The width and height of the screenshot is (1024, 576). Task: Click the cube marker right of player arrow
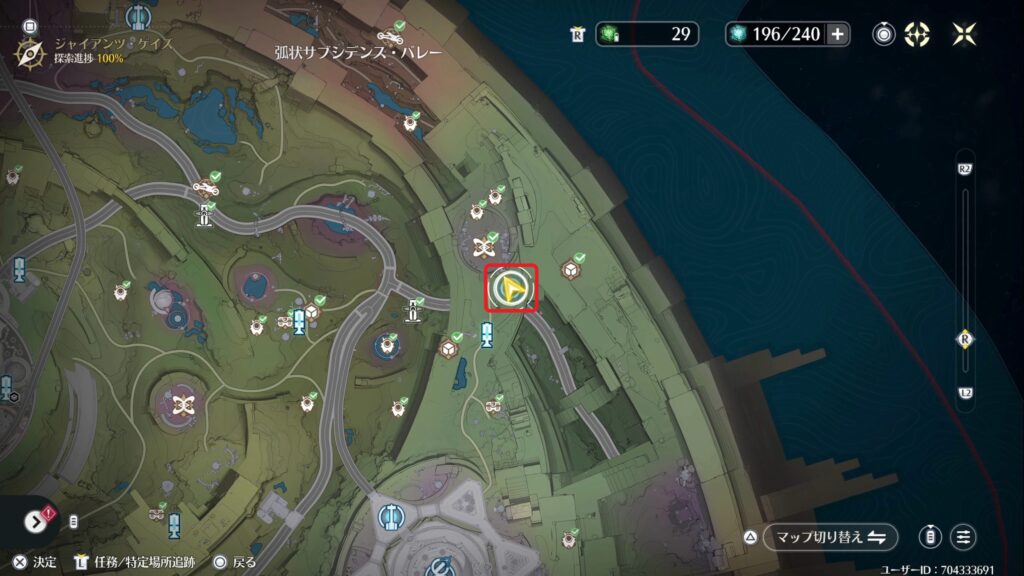(x=571, y=268)
